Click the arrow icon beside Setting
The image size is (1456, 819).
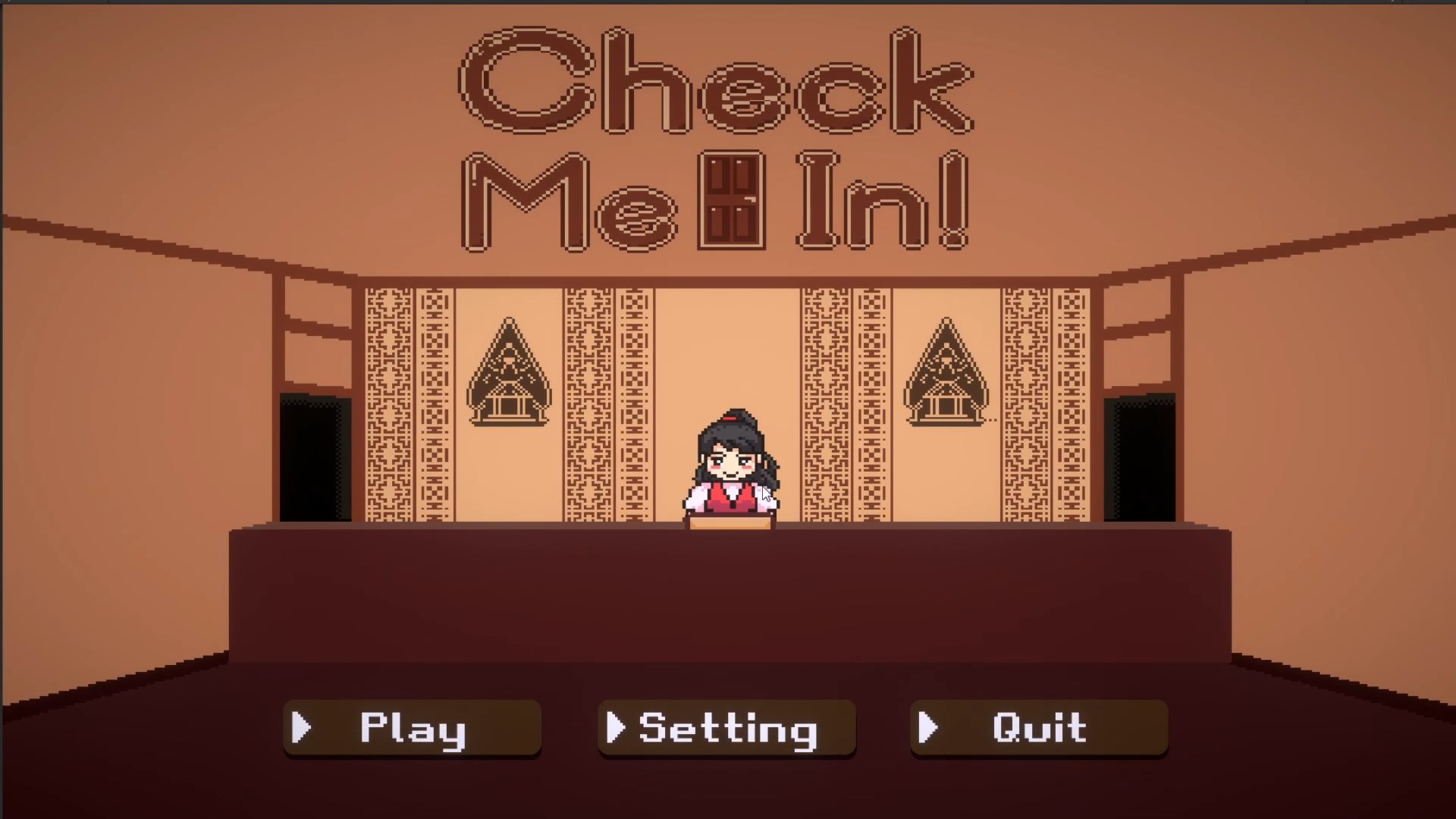click(616, 729)
